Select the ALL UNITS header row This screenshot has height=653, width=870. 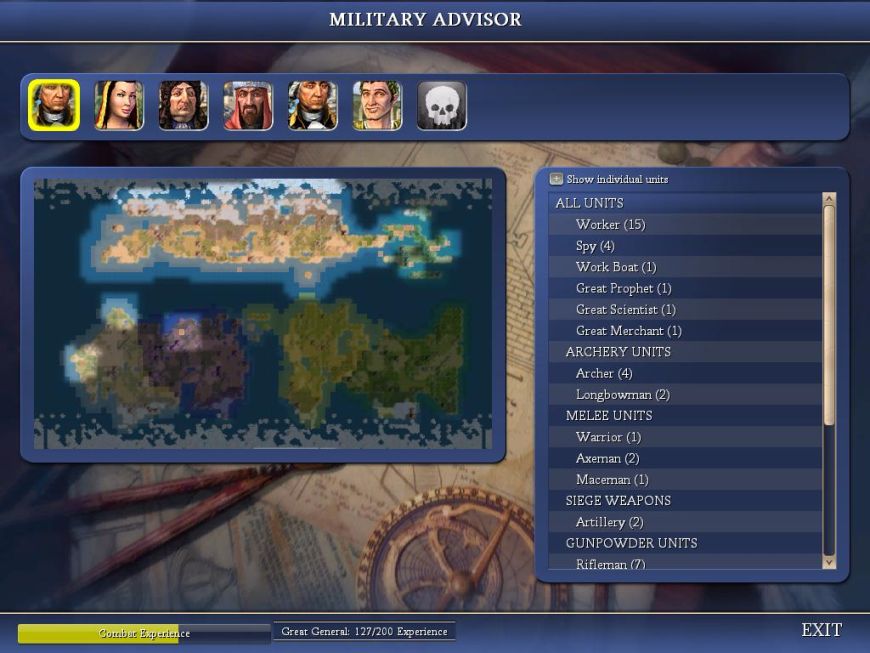coord(589,203)
